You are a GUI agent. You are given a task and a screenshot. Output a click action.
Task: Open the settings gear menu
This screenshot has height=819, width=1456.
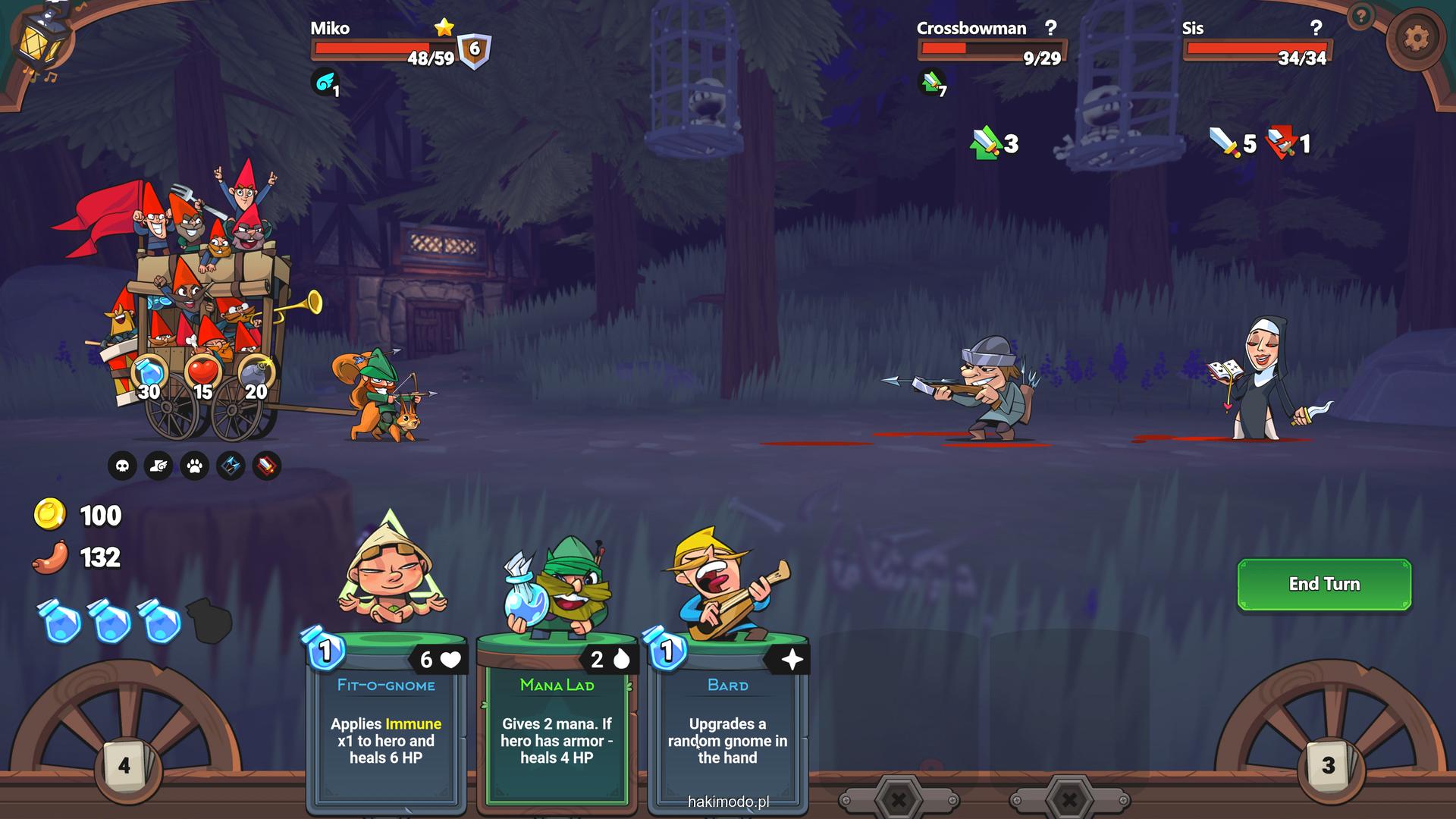point(1415,39)
